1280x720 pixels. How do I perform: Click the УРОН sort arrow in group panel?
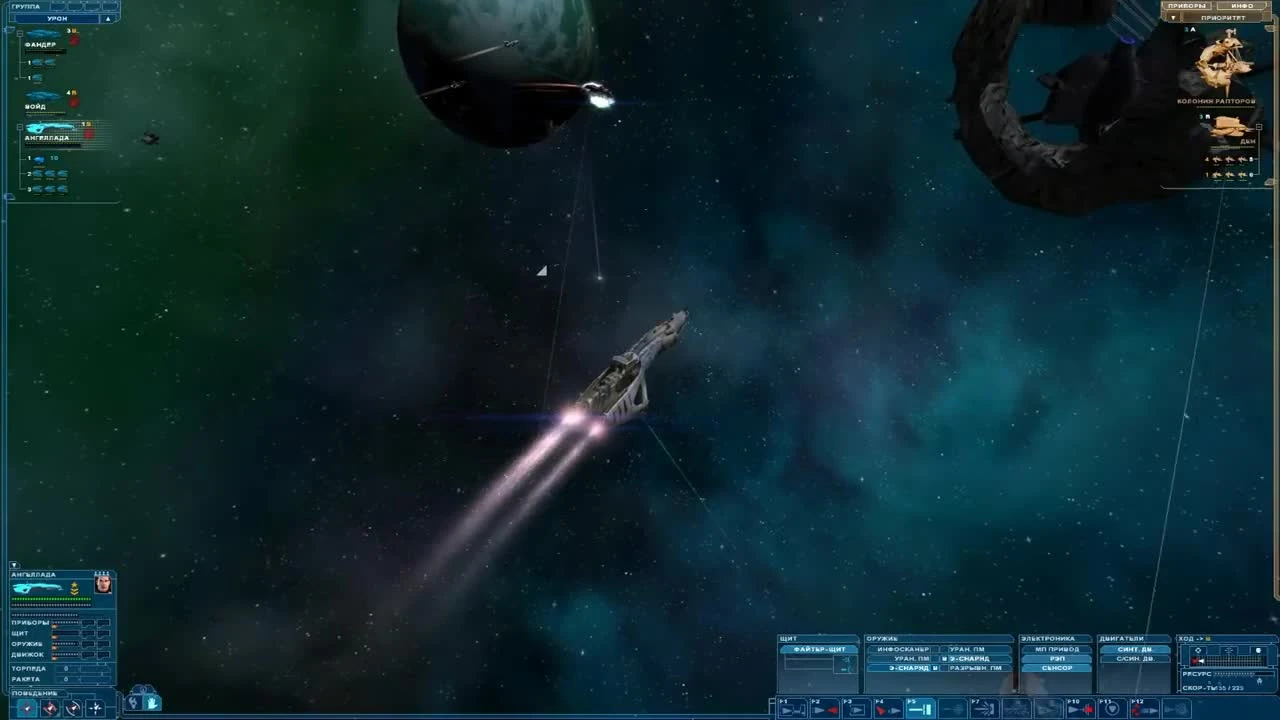coord(108,17)
